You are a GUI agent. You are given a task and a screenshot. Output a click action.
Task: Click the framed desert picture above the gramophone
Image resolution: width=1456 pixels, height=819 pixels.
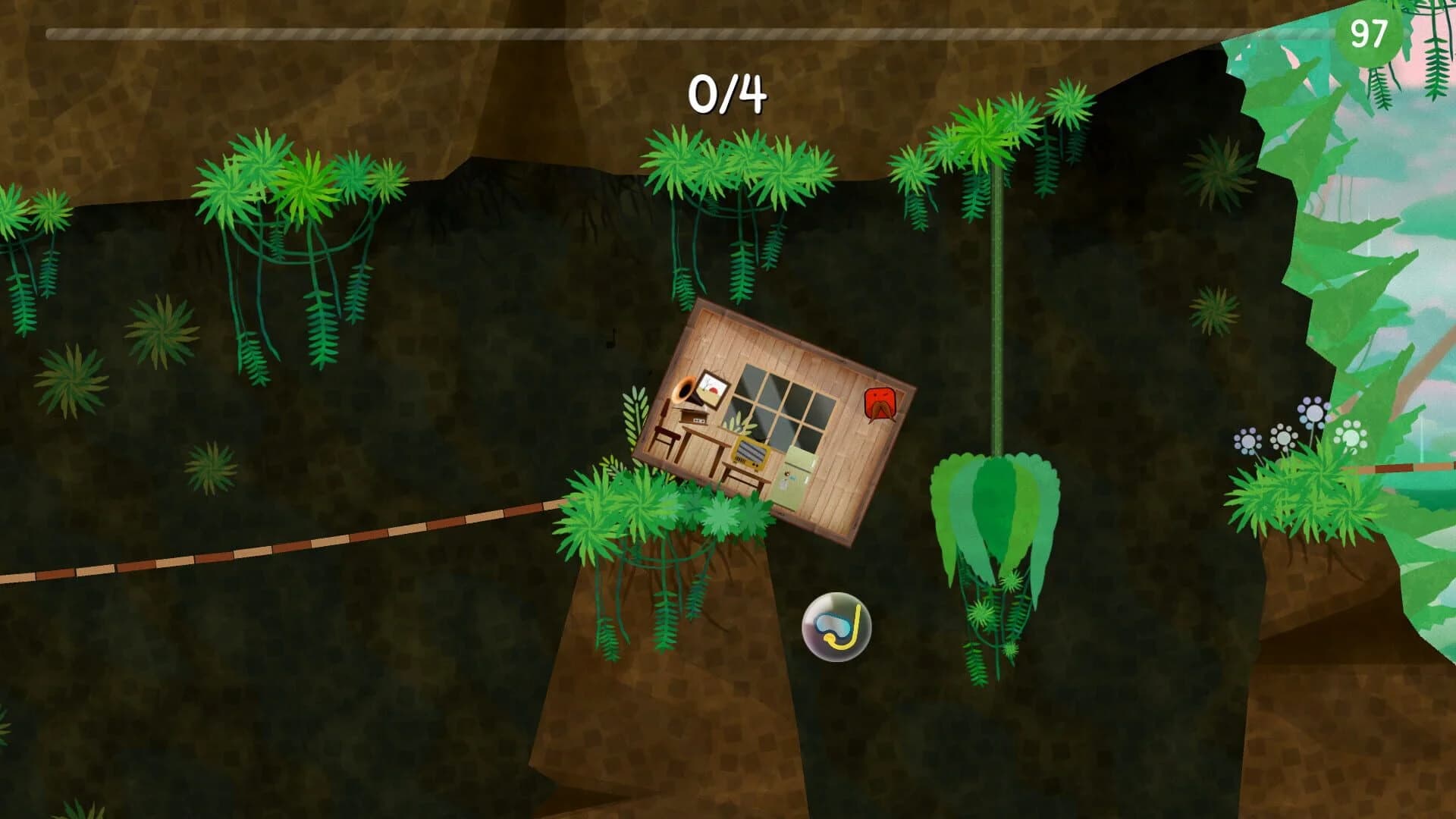[x=711, y=388]
